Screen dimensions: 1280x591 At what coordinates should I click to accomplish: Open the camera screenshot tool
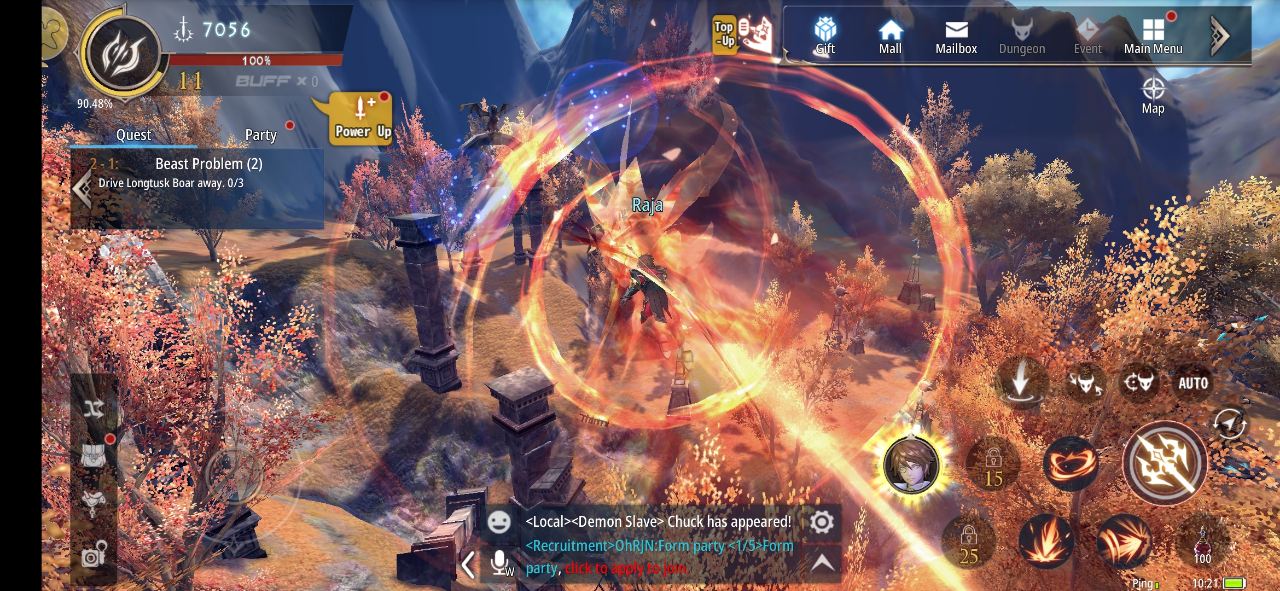(x=94, y=555)
